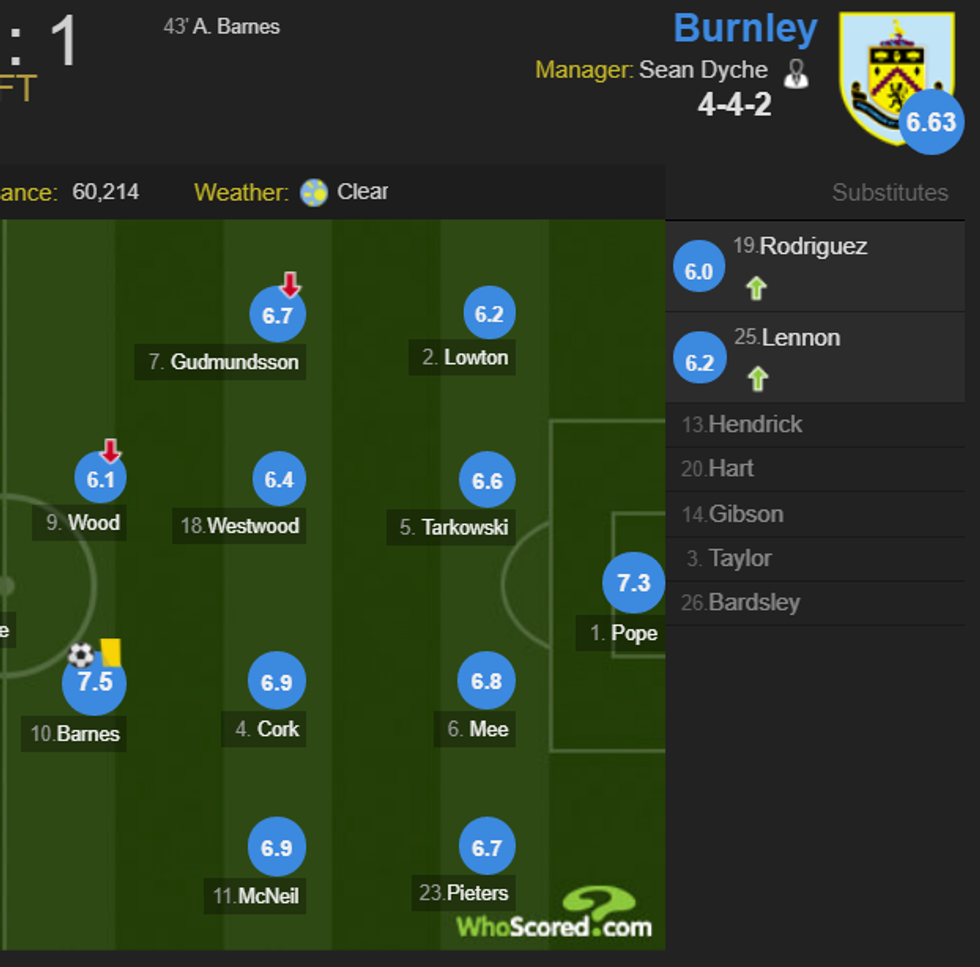Click Tarkowski in defence

click(487, 481)
